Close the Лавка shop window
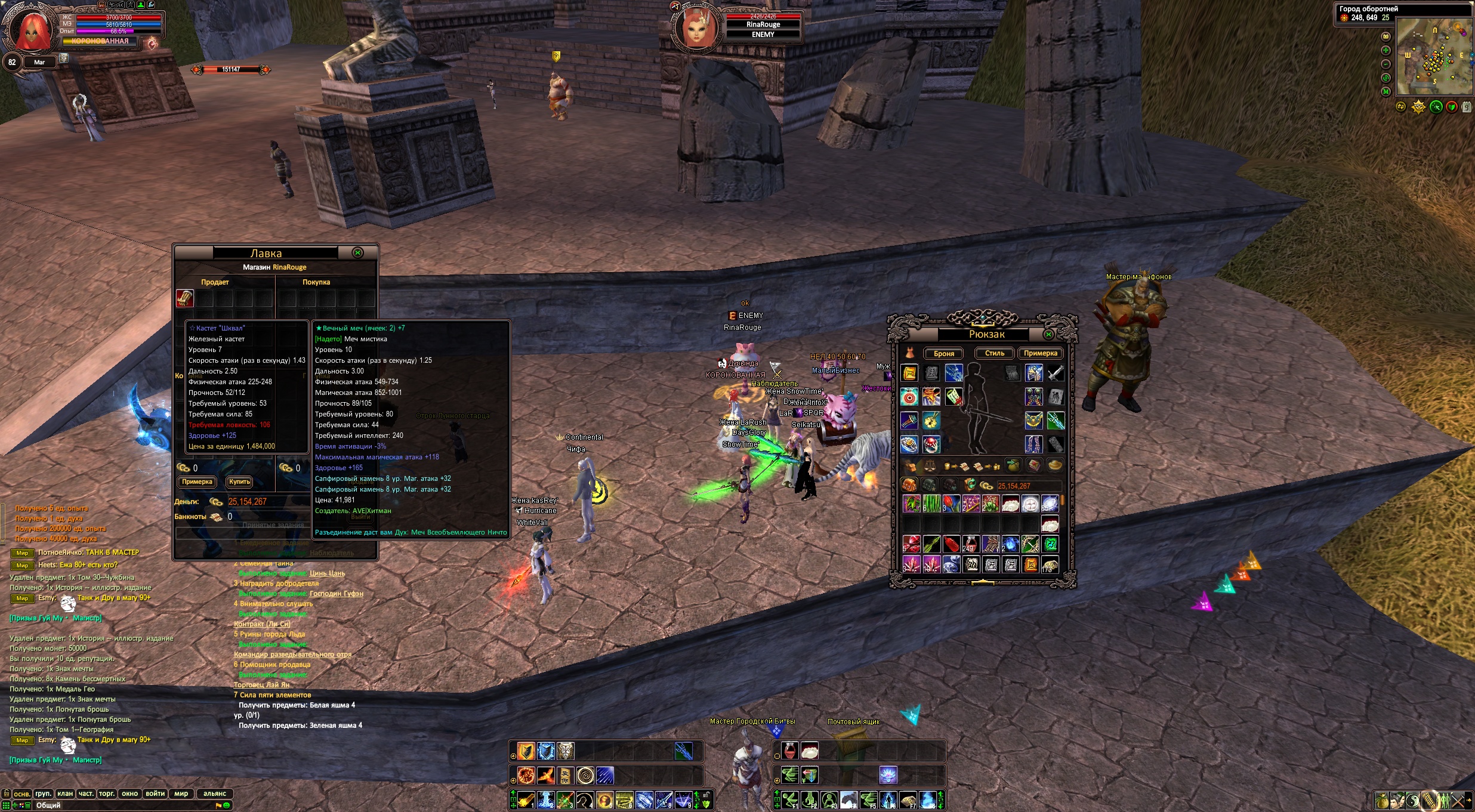This screenshot has width=1475, height=812. pyautogui.click(x=358, y=253)
